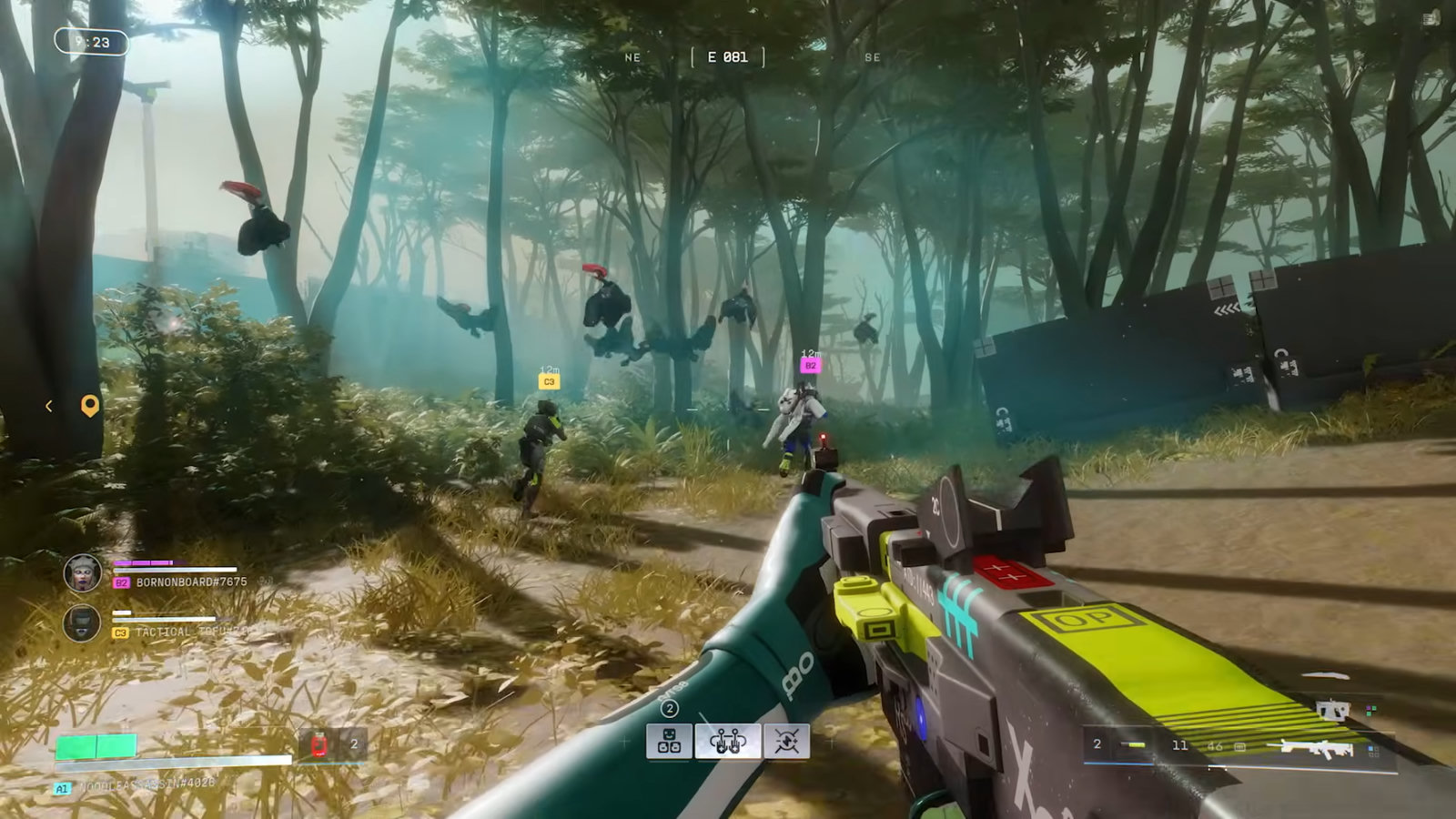The image size is (1456, 819).
Task: Activate the crossed-out energy bolt ability
Action: coord(786,742)
